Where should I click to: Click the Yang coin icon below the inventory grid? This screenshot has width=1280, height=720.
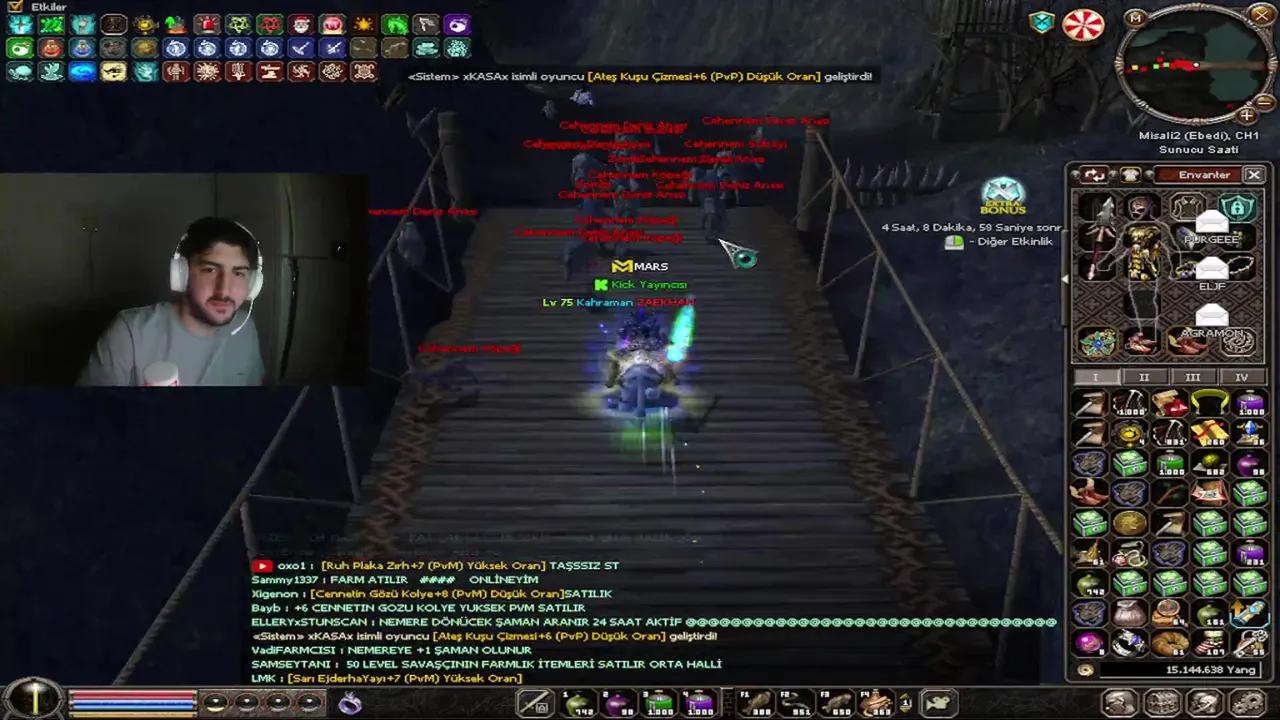[x=1085, y=670]
